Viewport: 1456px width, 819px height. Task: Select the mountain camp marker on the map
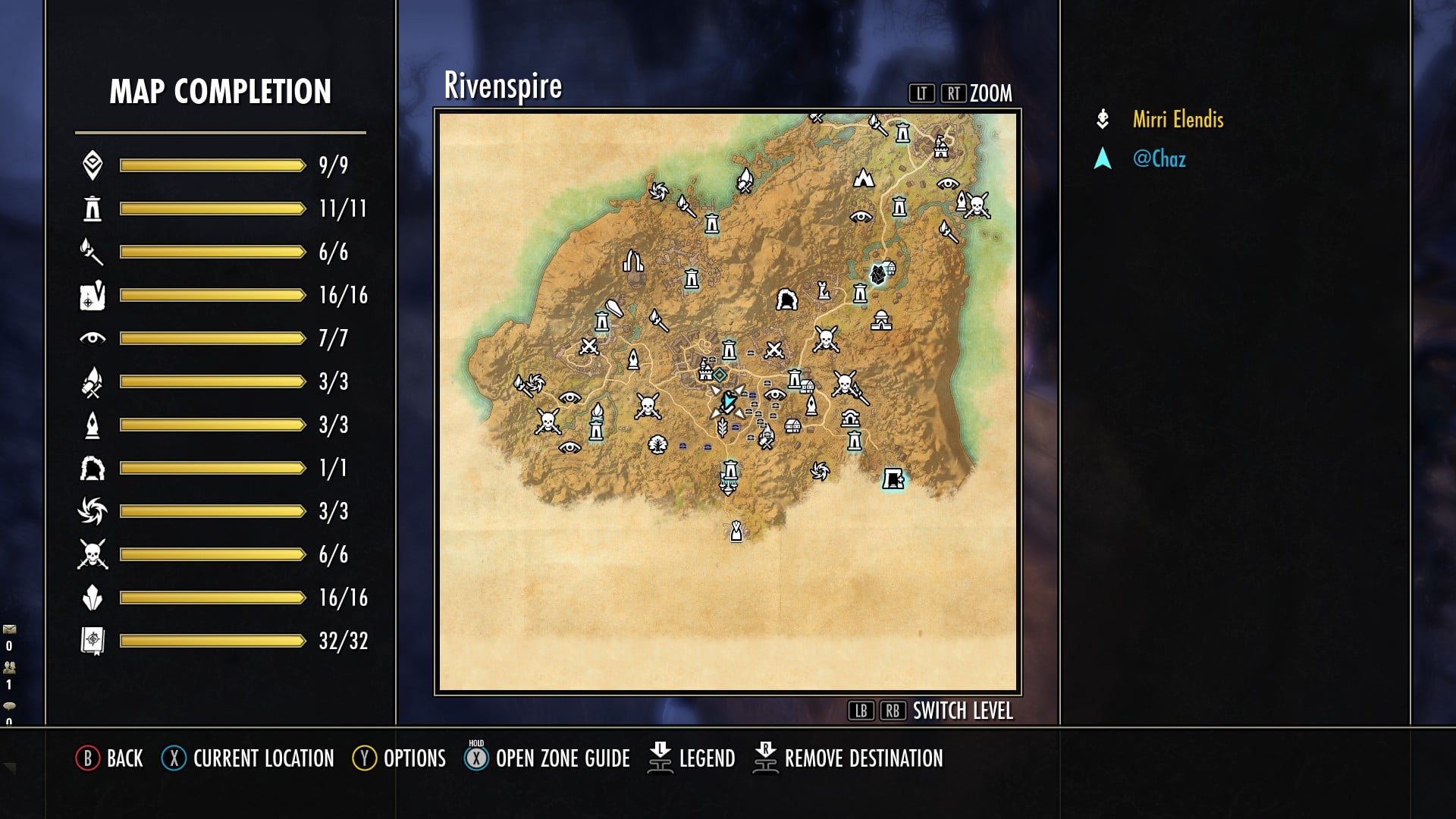tap(864, 178)
